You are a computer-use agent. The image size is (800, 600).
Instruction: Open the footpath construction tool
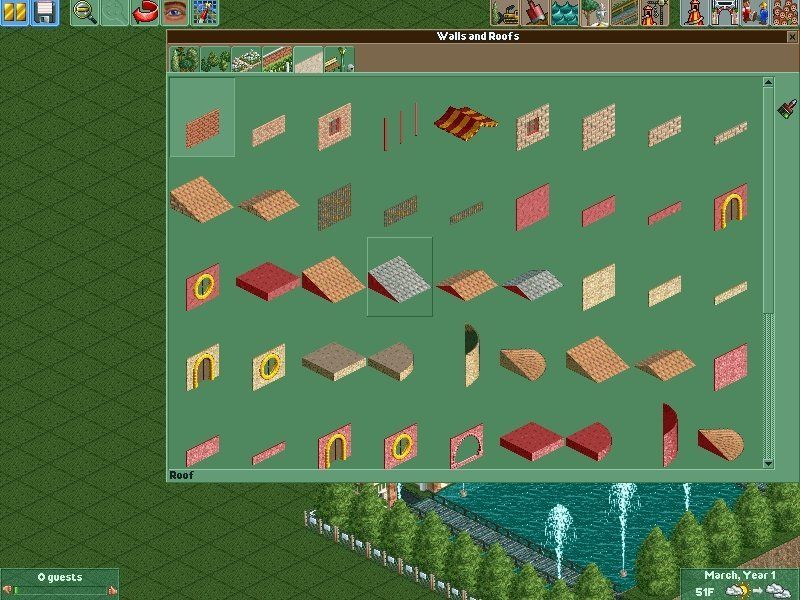tap(625, 13)
